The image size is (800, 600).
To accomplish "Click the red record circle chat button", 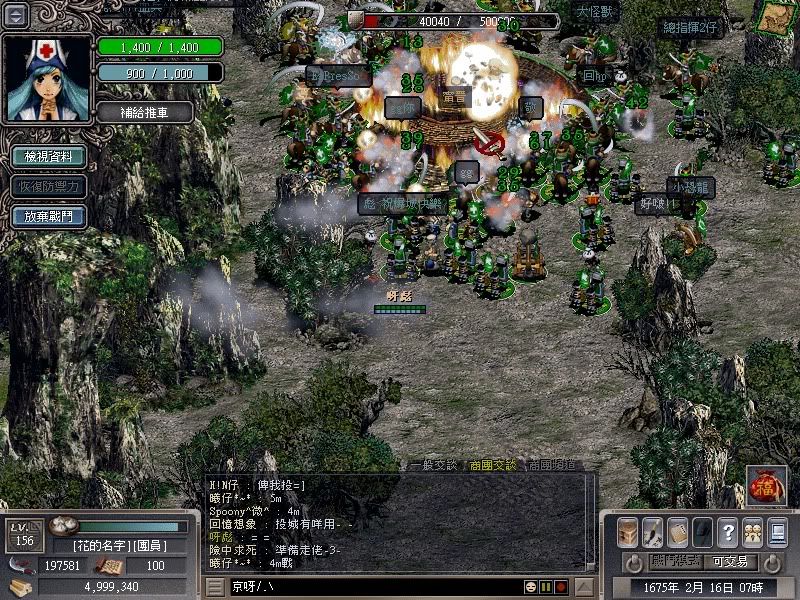I will pyautogui.click(x=562, y=586).
